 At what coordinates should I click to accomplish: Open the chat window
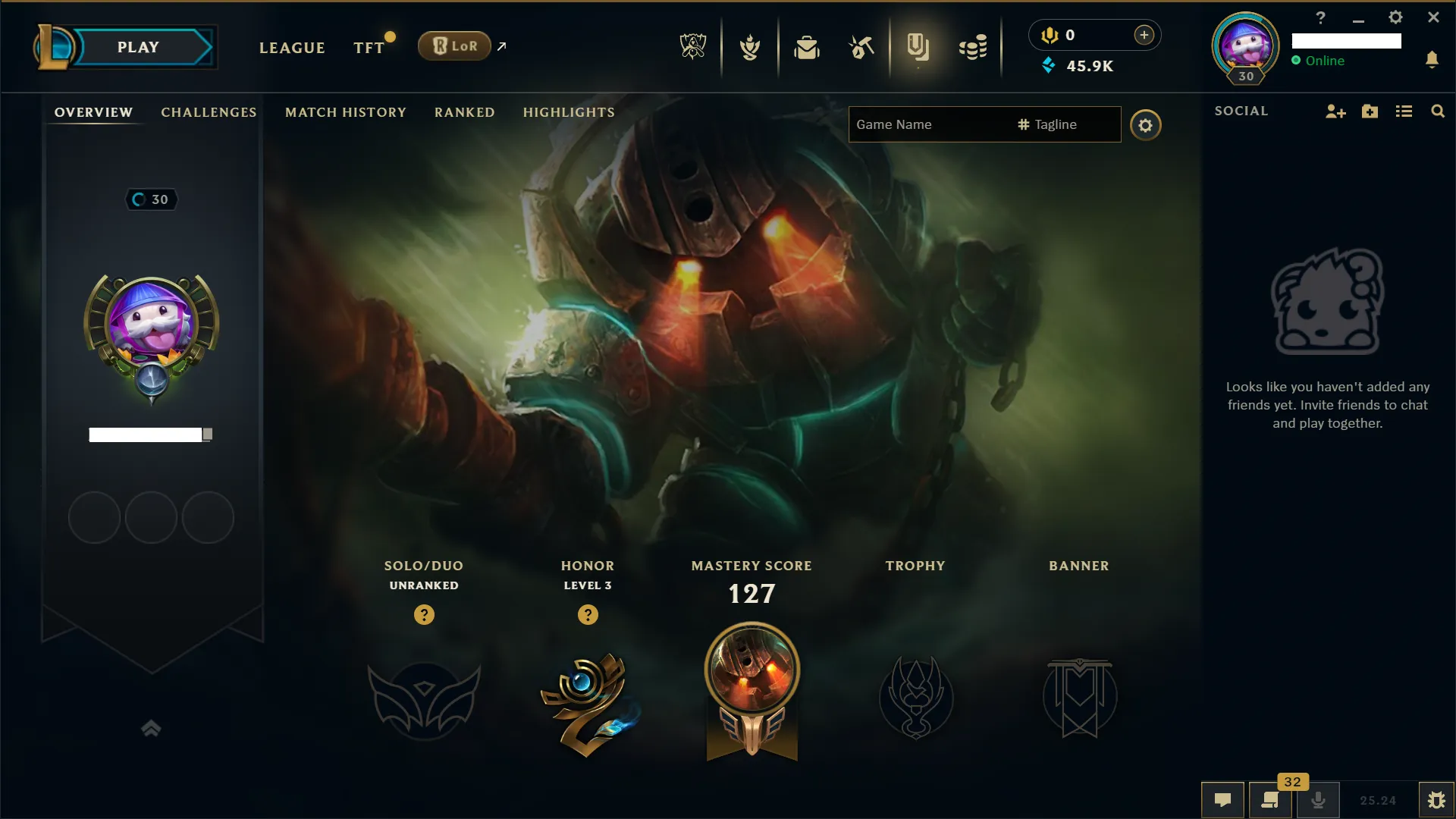pyautogui.click(x=1223, y=799)
